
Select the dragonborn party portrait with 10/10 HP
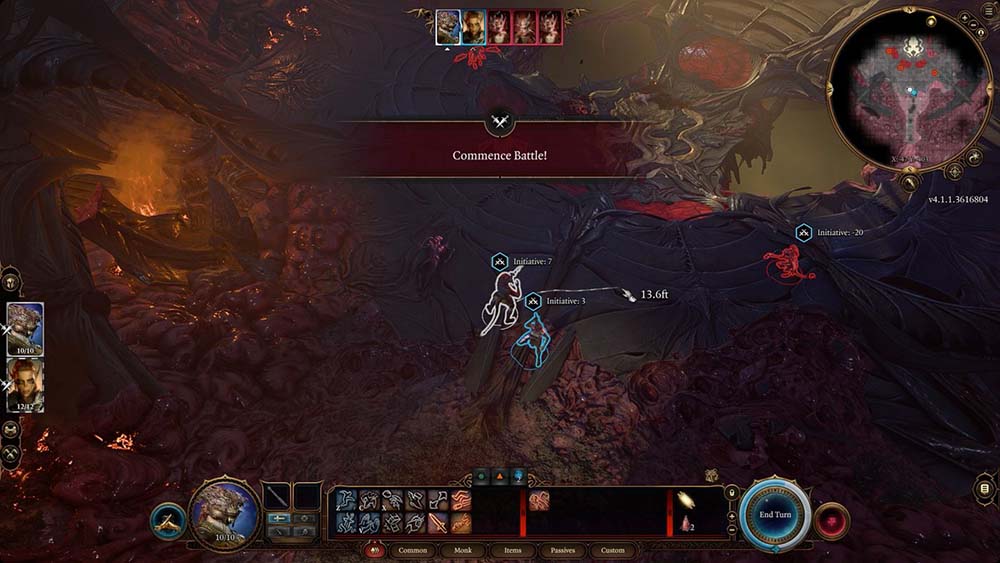[x=25, y=329]
